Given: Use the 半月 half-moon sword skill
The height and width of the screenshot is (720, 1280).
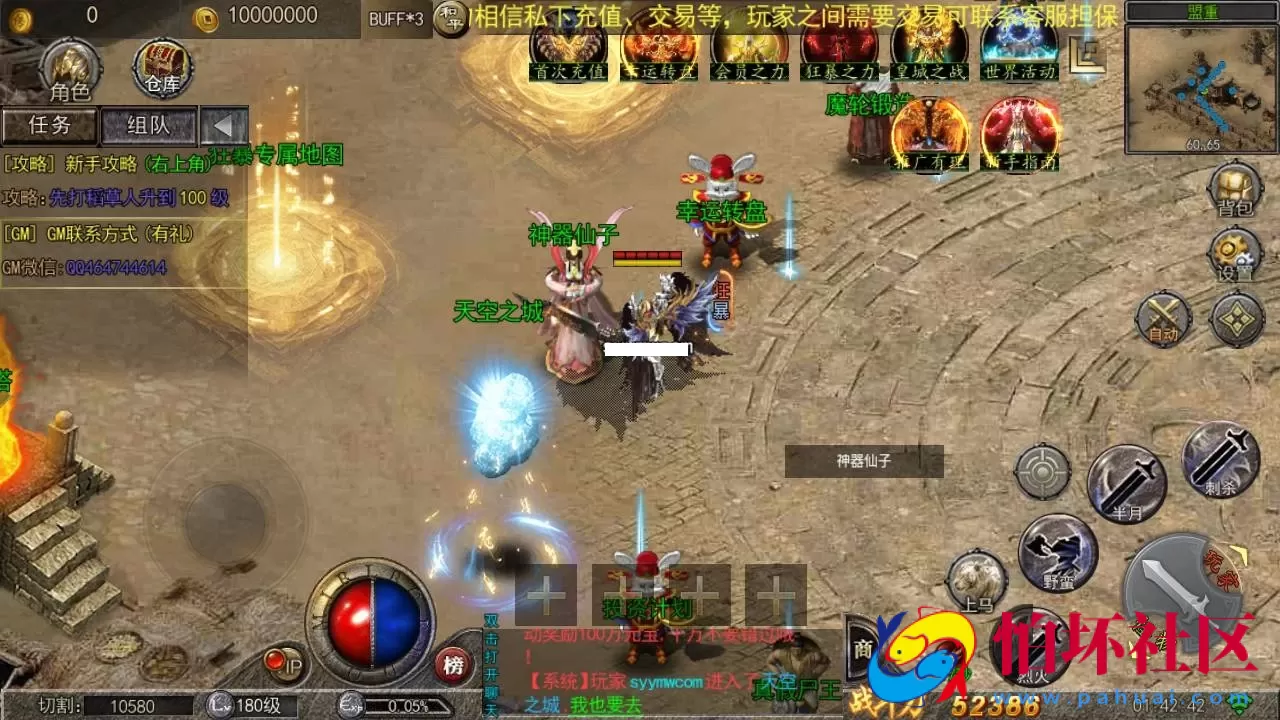Looking at the screenshot, I should 1126,484.
